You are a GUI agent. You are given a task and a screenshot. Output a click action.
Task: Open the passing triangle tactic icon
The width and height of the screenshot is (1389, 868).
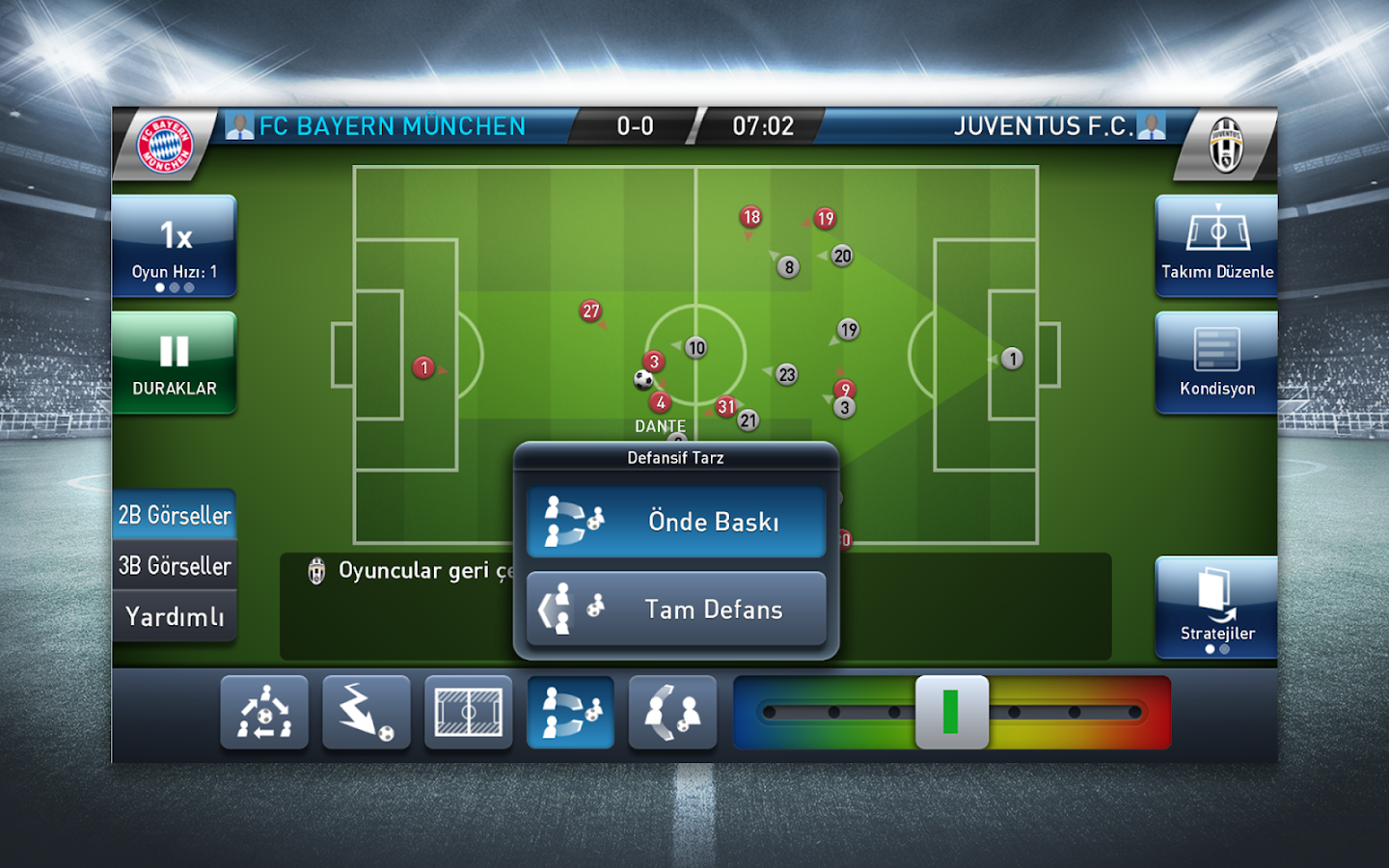click(264, 713)
